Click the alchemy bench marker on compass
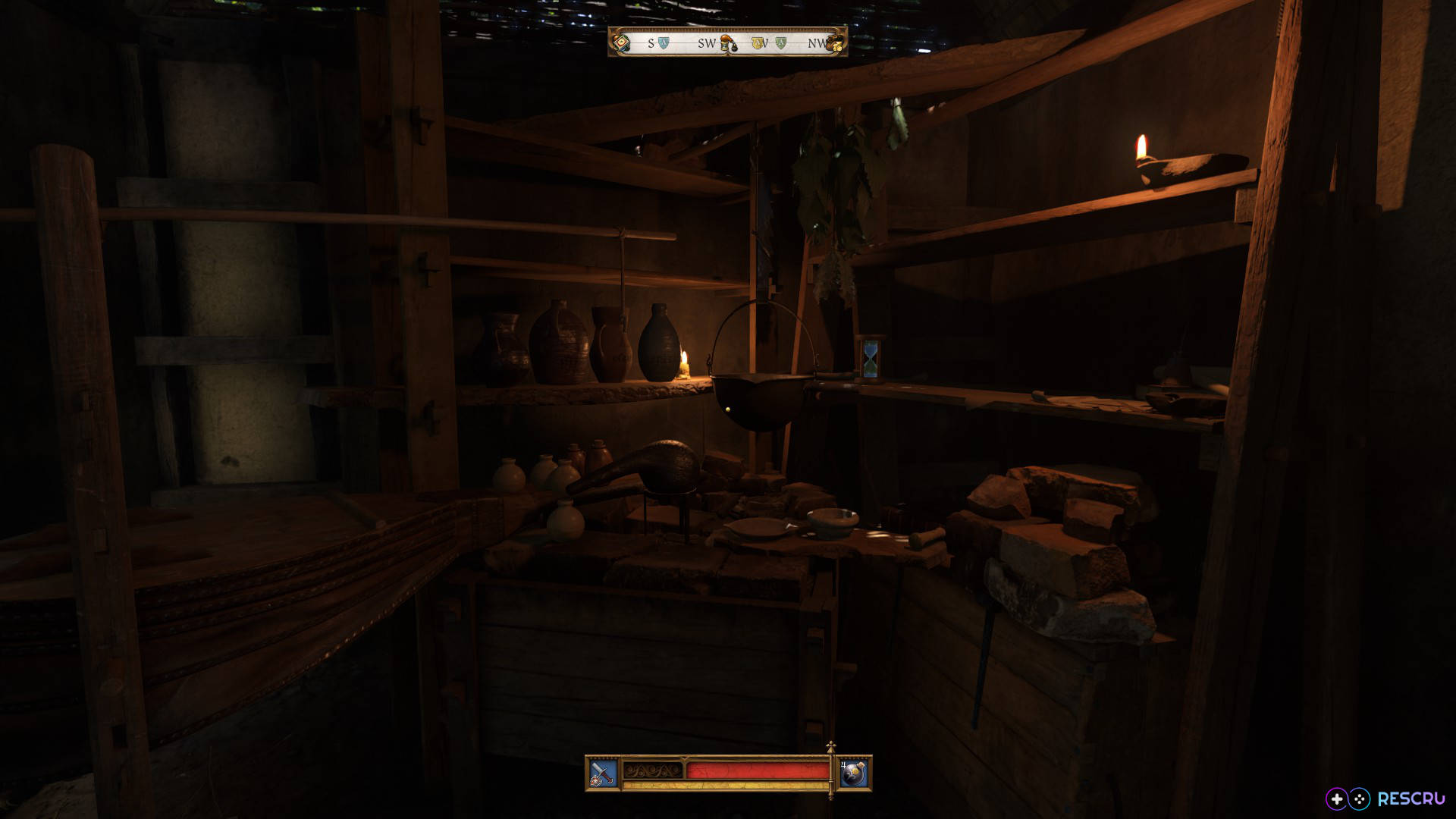This screenshot has width=1456, height=819. pos(729,43)
